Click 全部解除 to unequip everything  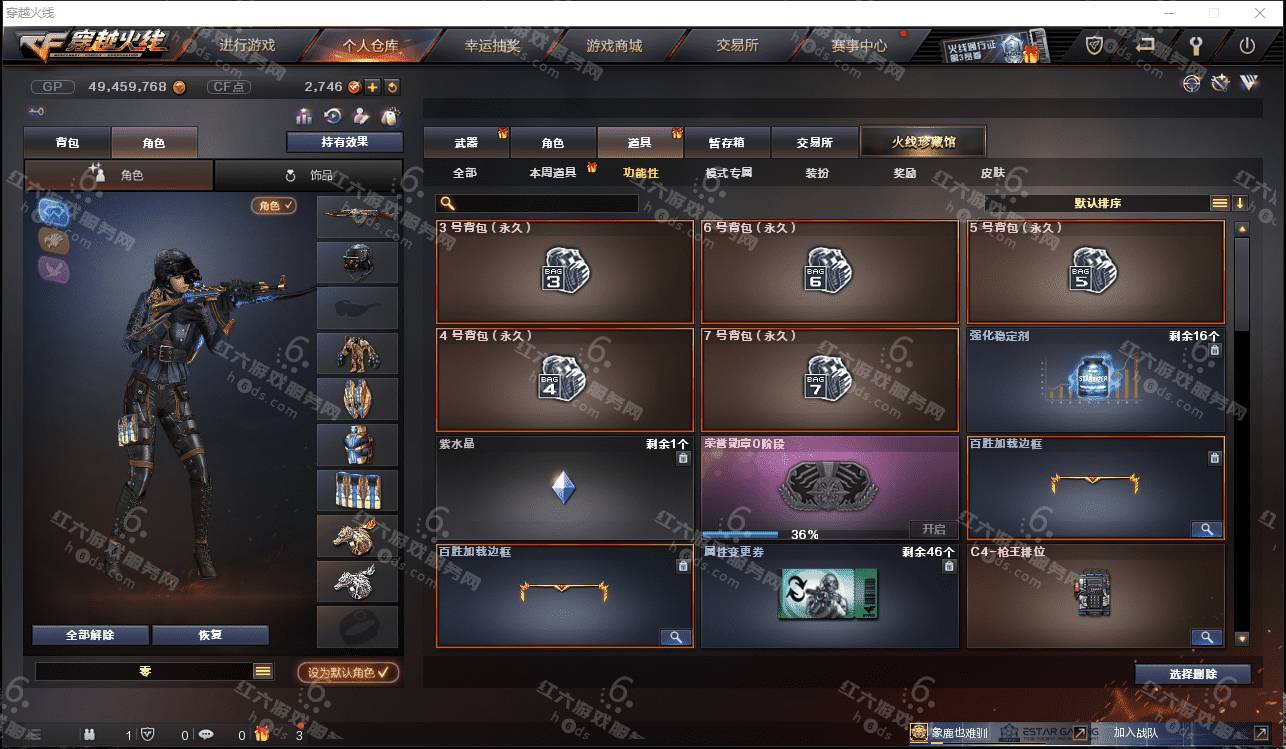[x=90, y=635]
